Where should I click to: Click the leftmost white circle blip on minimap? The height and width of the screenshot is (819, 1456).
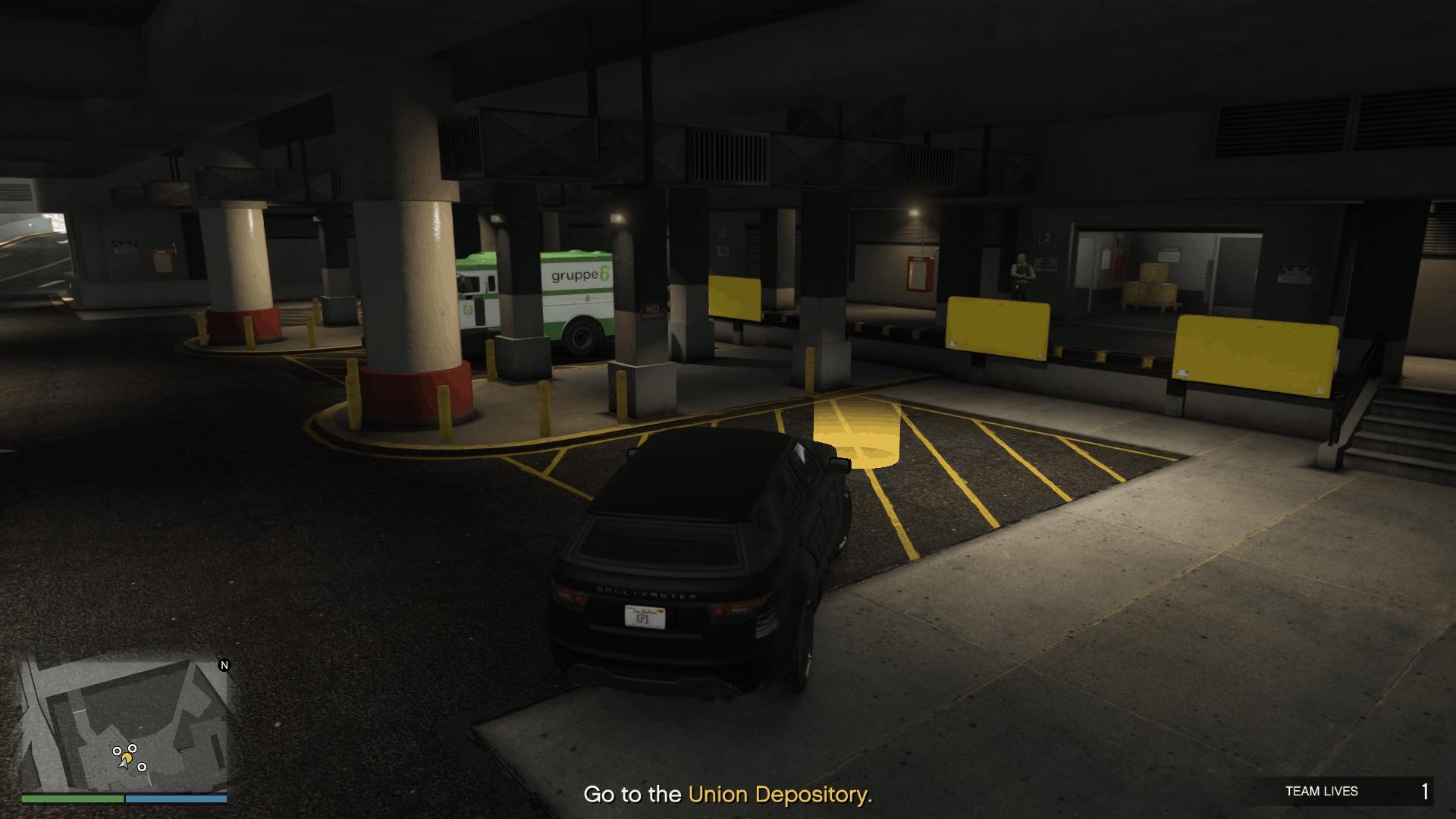click(x=118, y=751)
